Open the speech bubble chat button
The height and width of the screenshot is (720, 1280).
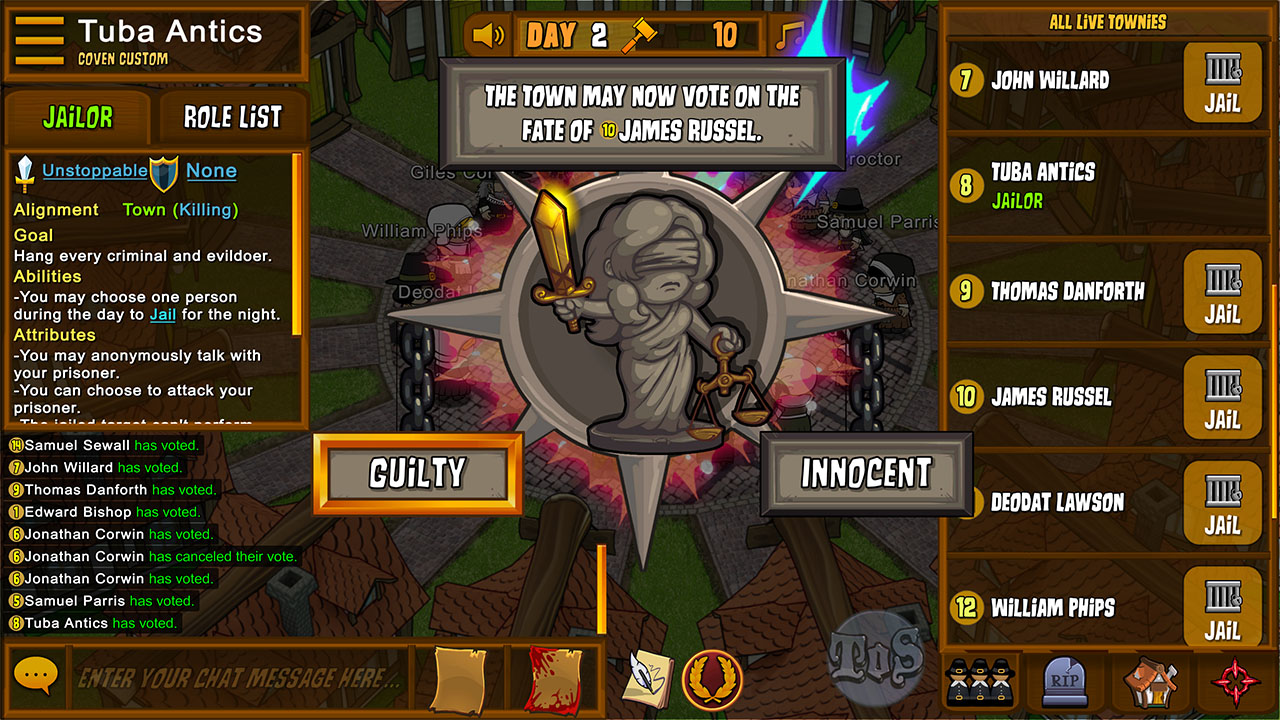pos(36,677)
